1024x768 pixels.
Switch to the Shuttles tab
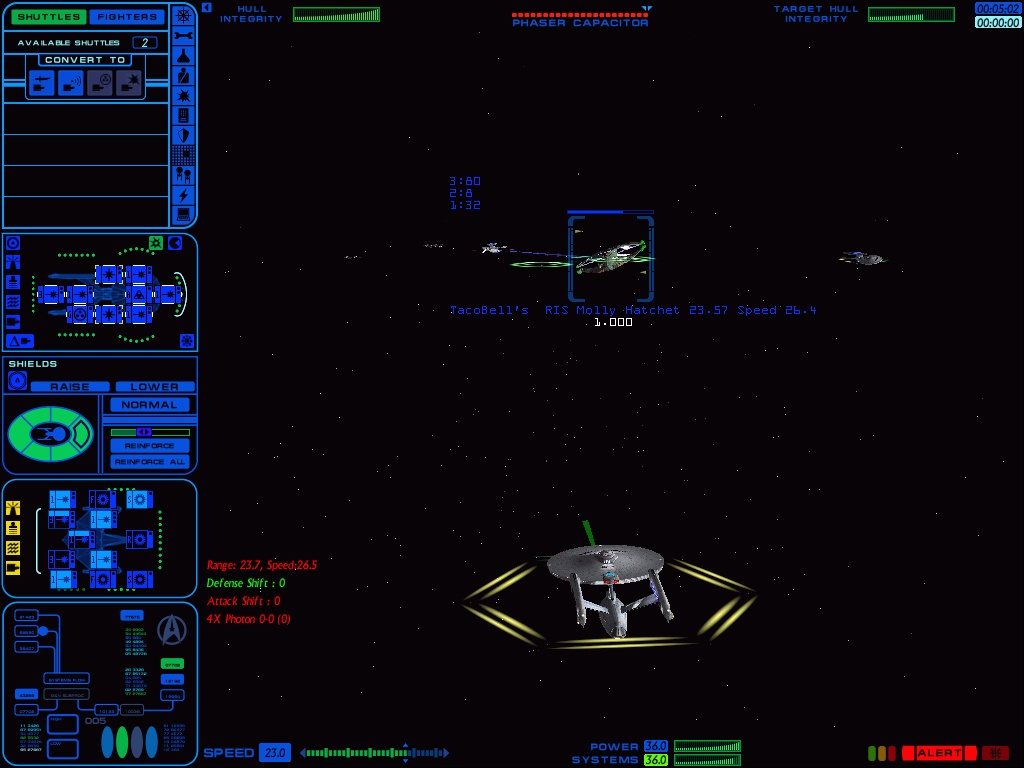coord(47,17)
